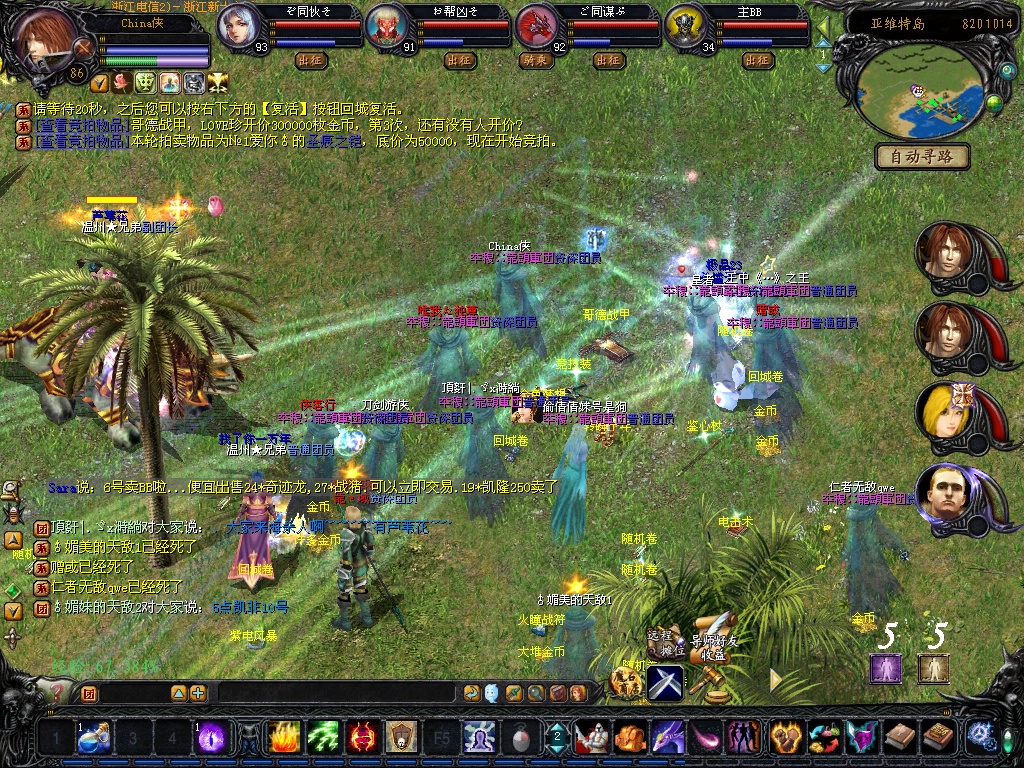This screenshot has width=1024, height=768.
Task: Use the blue potion in hotbar slot
Action: [94, 737]
